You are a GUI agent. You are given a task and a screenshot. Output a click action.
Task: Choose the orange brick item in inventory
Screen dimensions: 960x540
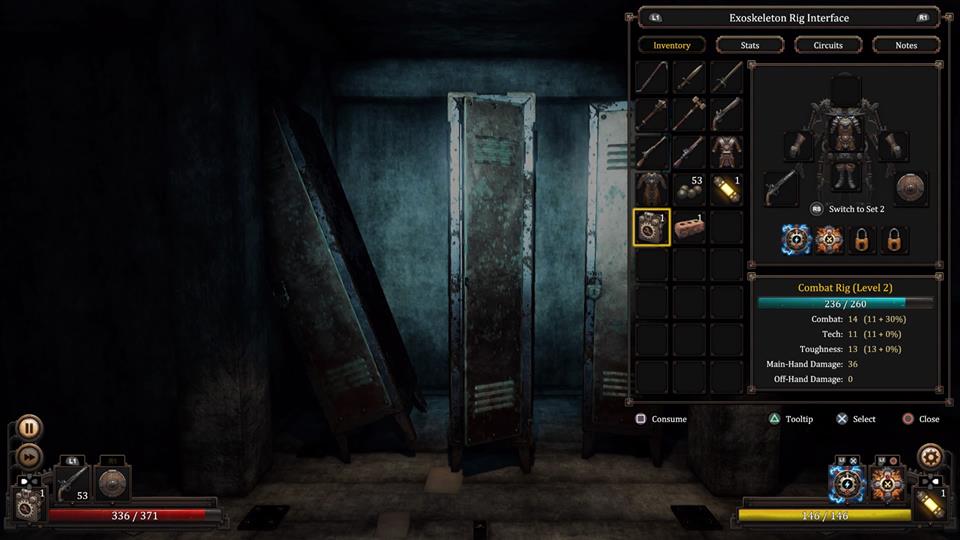[689, 227]
